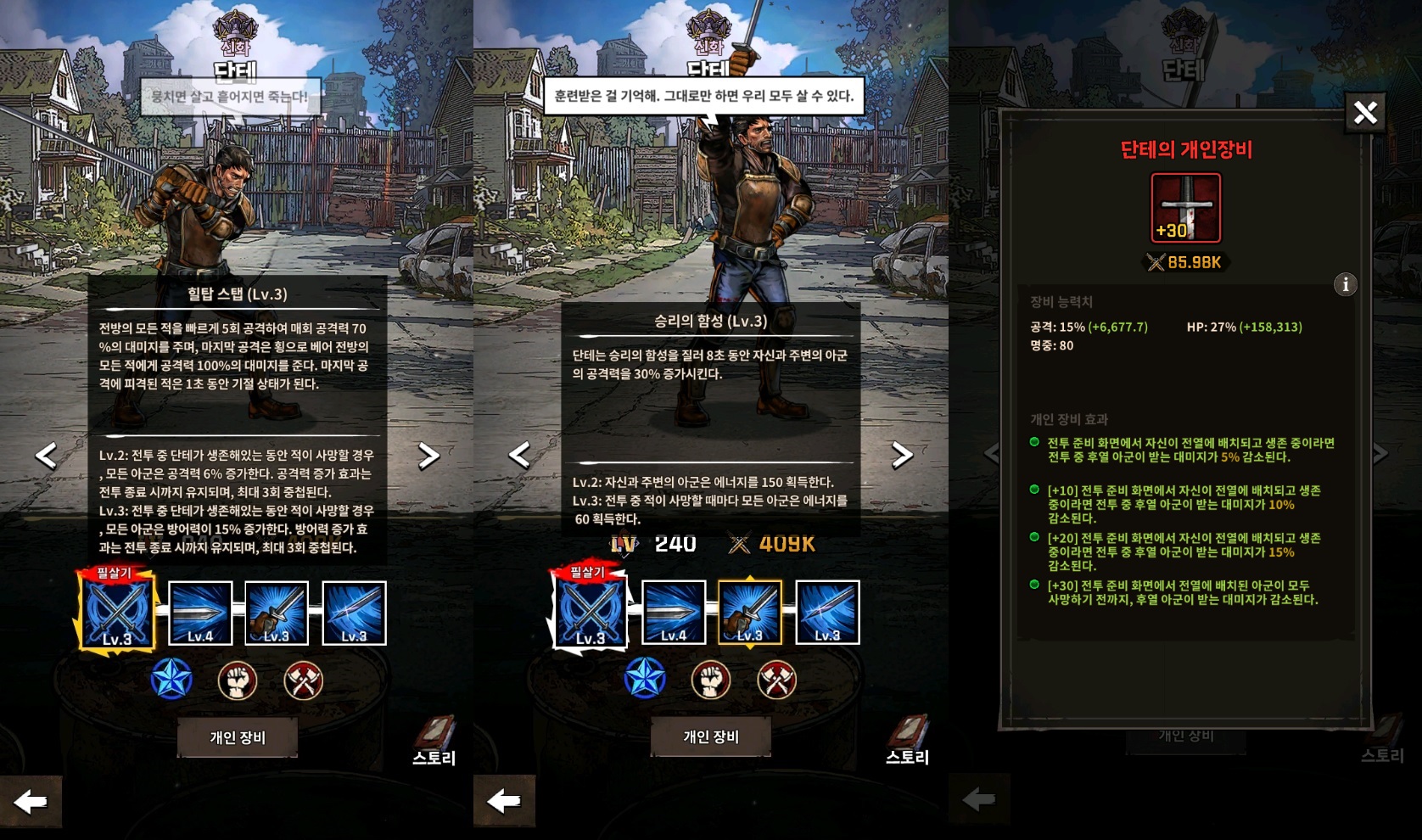1422x840 pixels.
Task: Select the +30 sword equipment icon
Action: click(1185, 208)
